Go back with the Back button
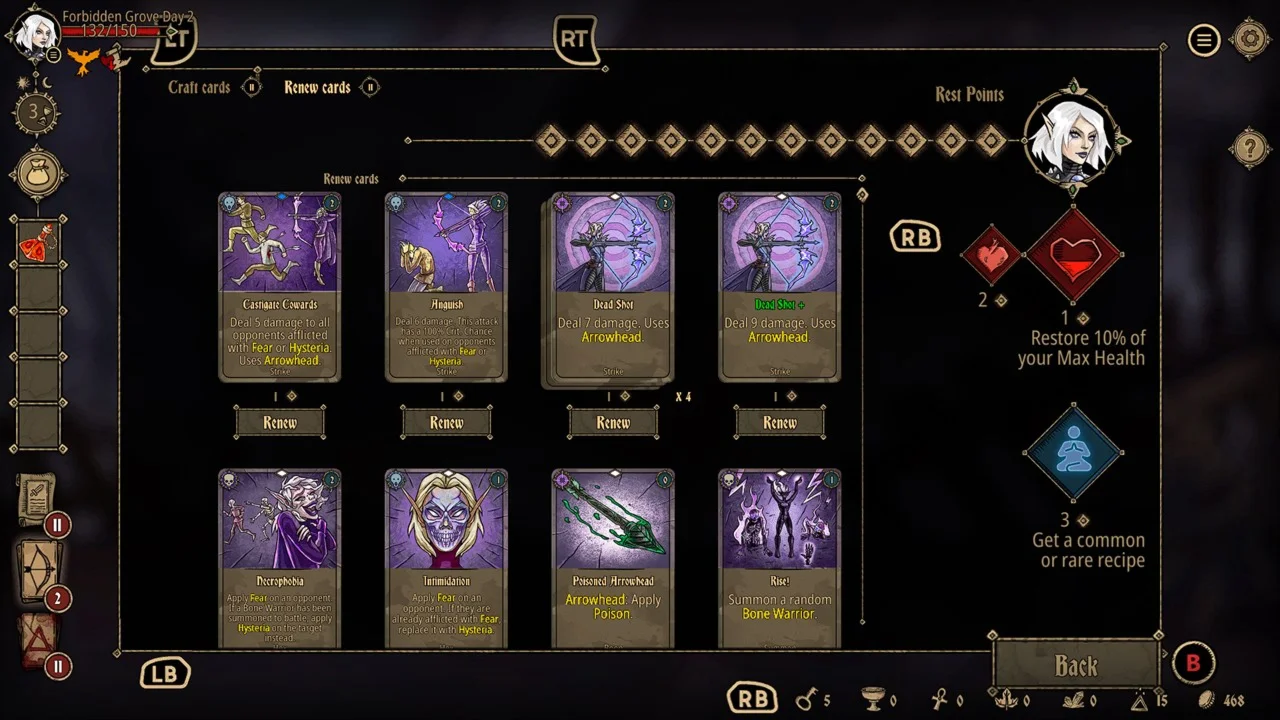The width and height of the screenshot is (1280, 720). [x=1076, y=666]
